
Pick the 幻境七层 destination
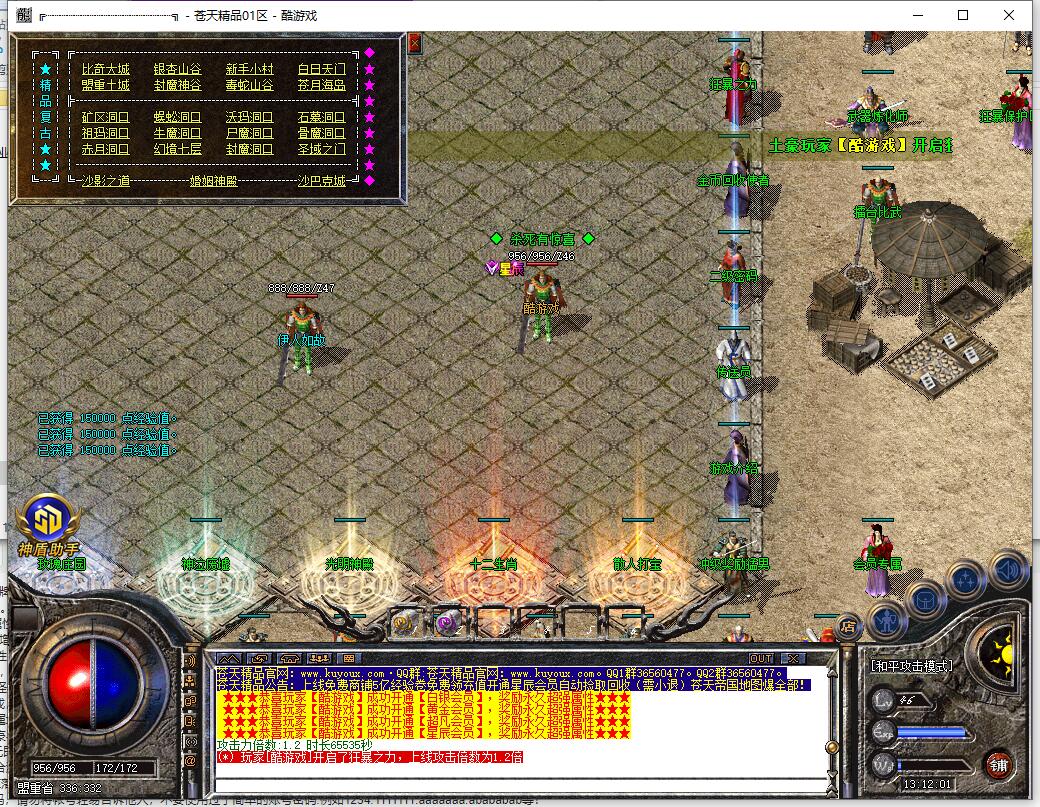point(177,149)
